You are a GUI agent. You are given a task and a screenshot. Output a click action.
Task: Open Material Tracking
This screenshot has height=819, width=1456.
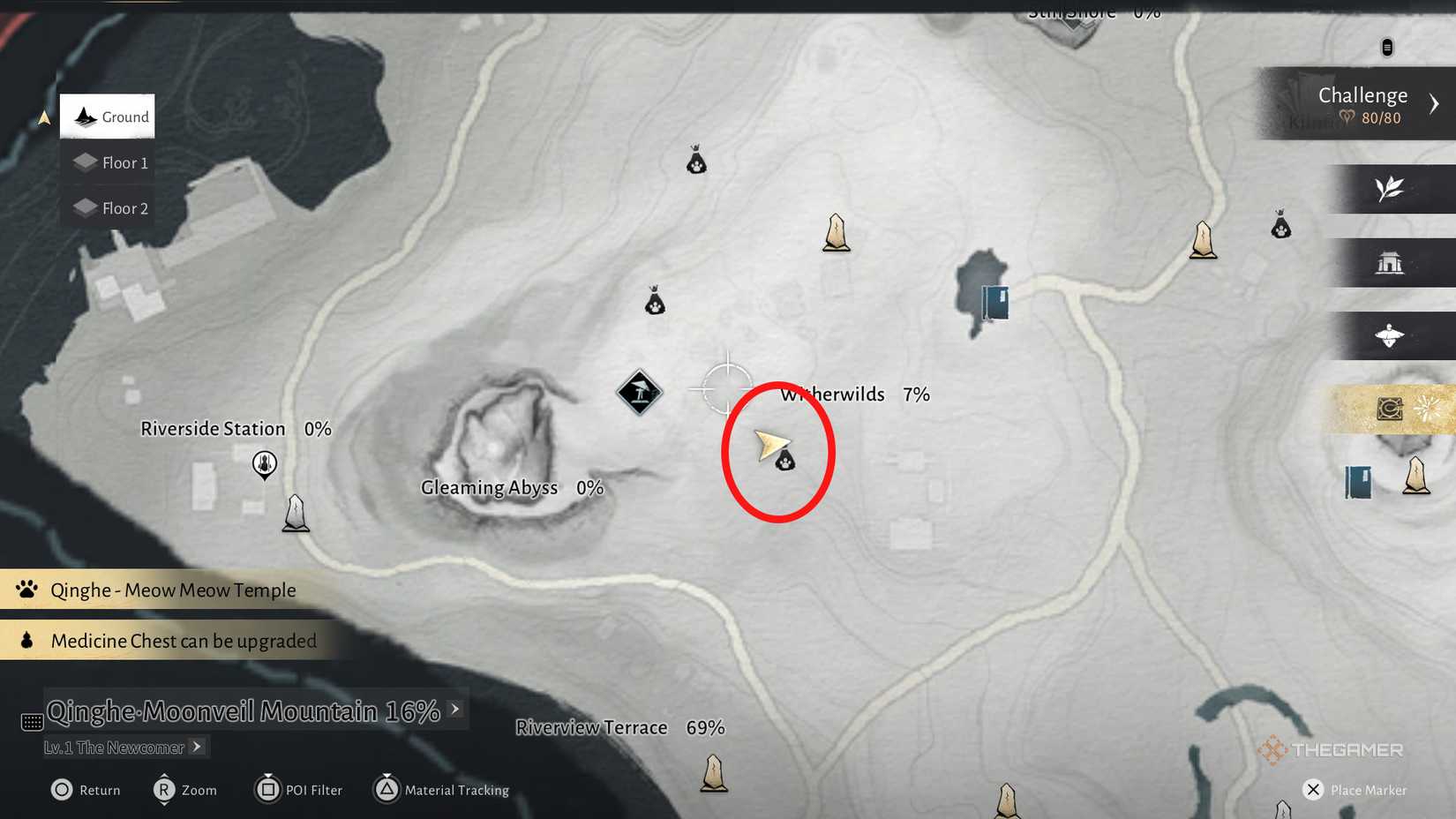(x=441, y=790)
